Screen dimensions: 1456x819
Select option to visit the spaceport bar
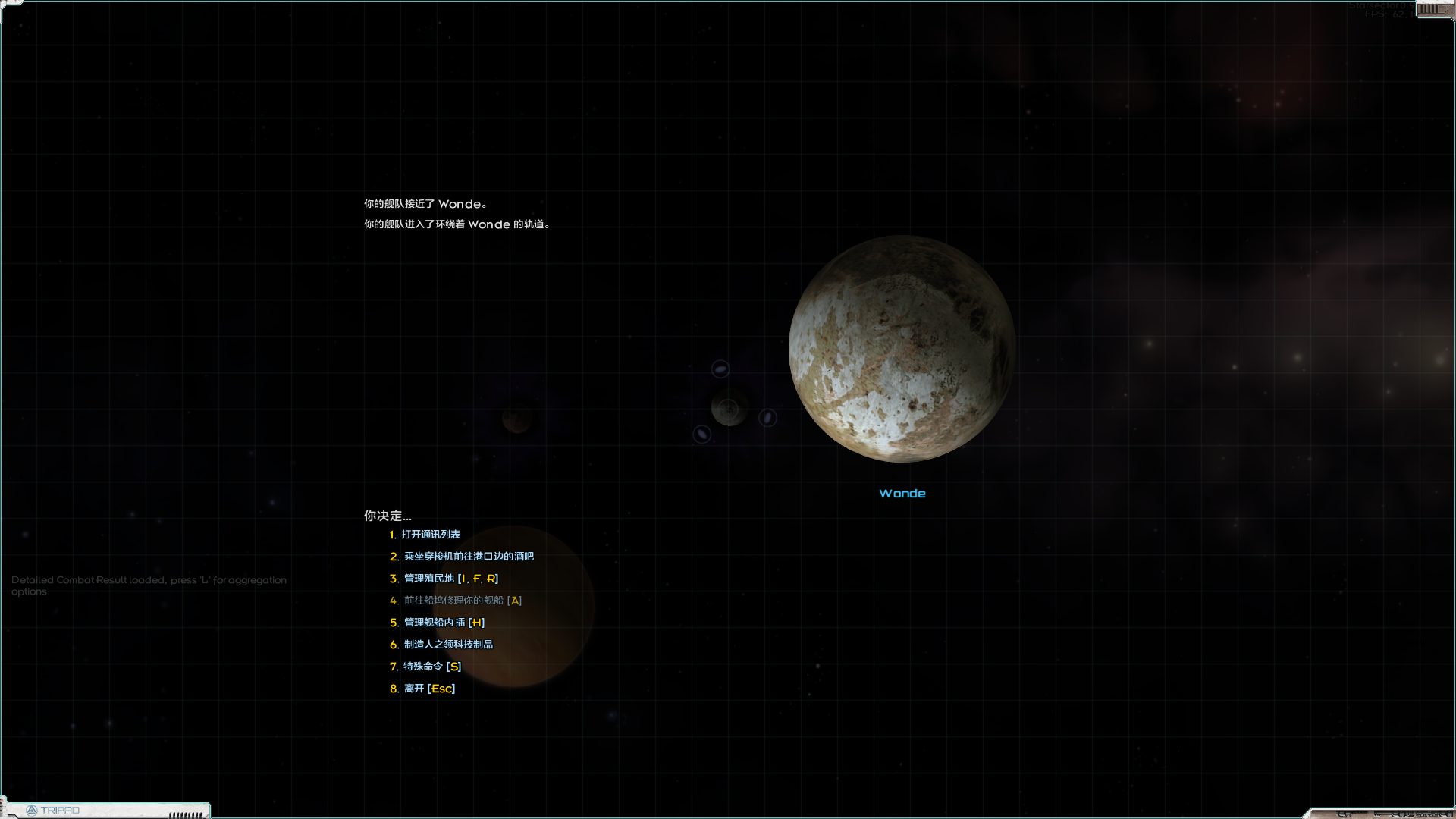pos(466,556)
